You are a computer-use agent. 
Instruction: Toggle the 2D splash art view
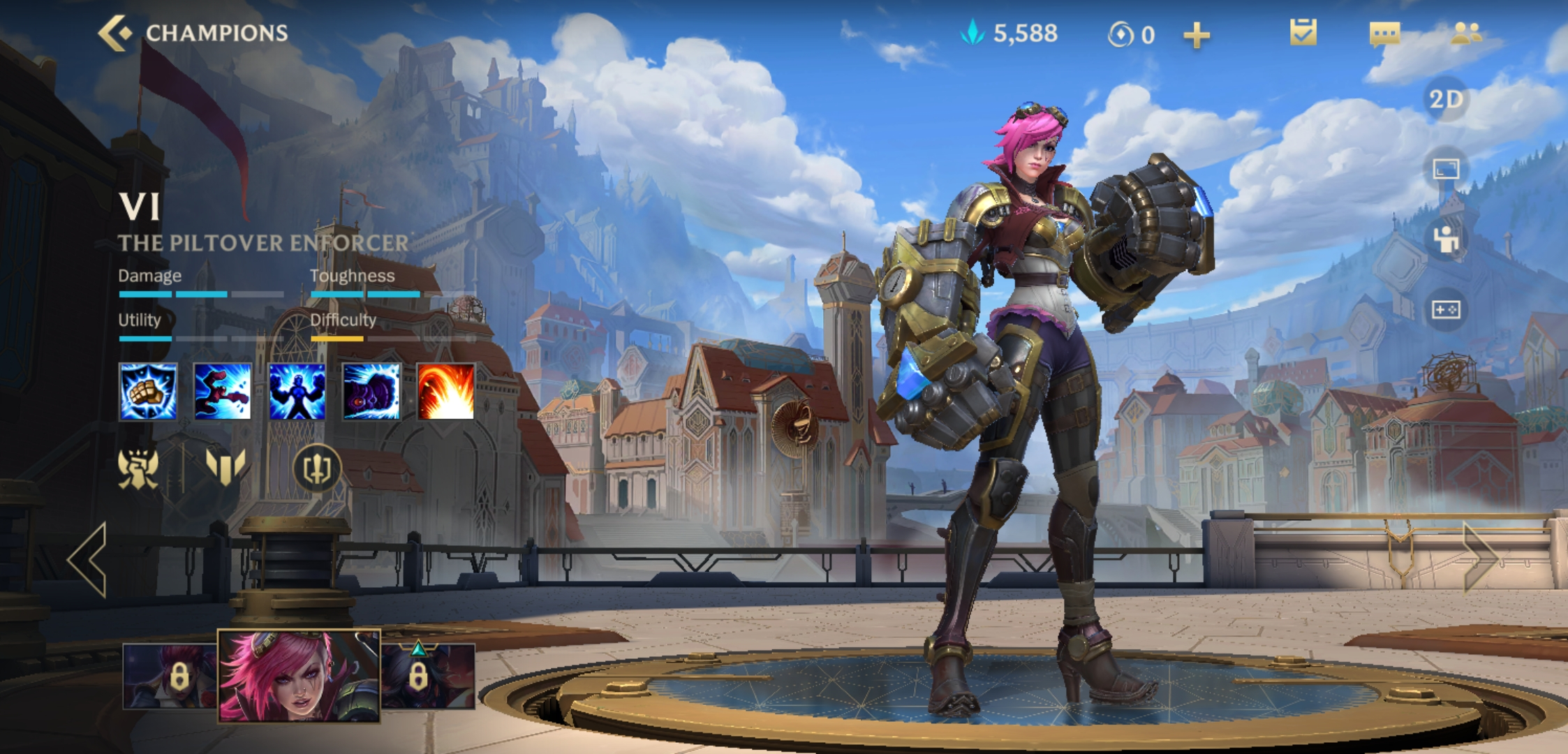coord(1445,99)
